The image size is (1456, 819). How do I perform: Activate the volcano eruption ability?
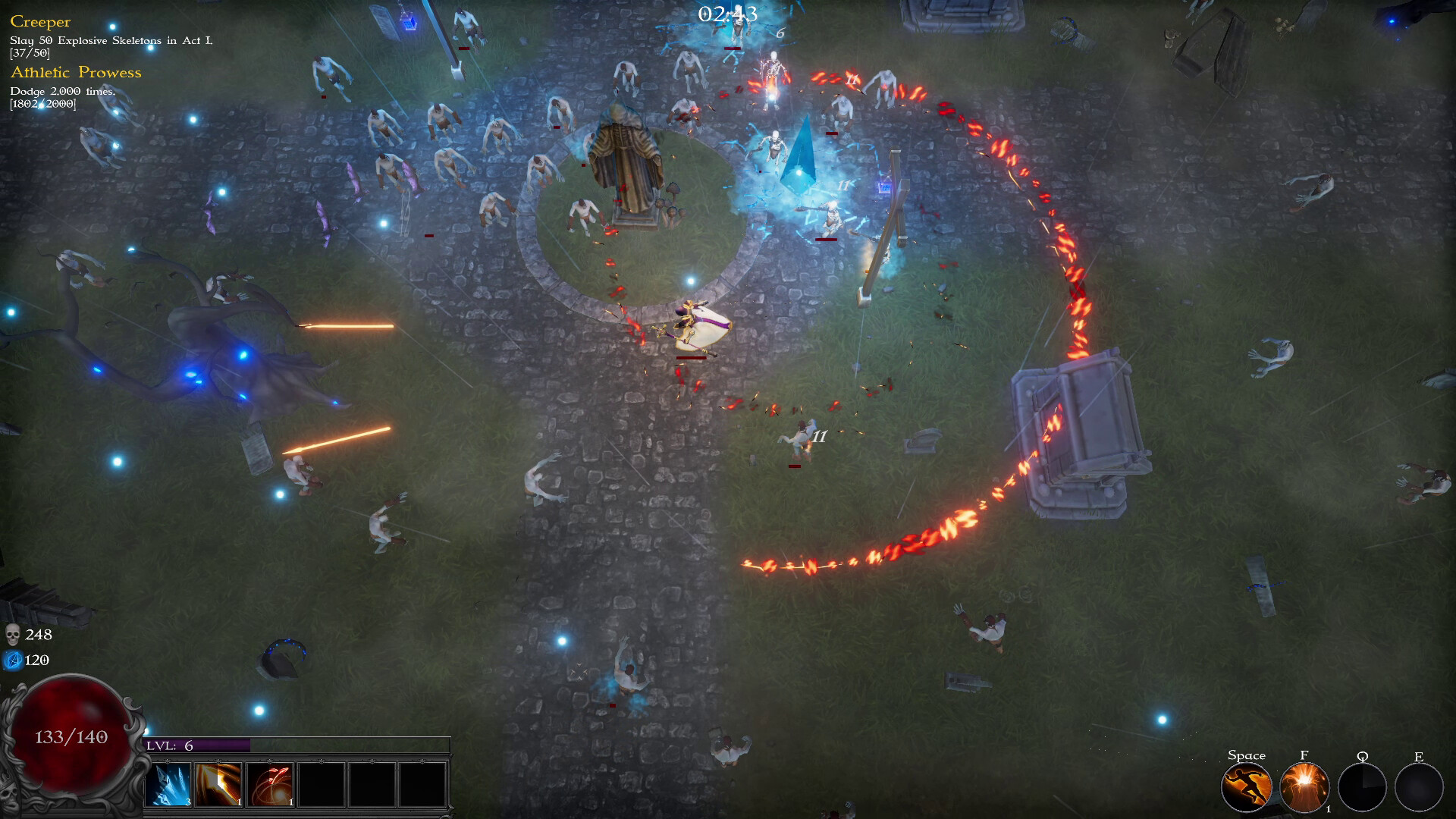point(1304,787)
